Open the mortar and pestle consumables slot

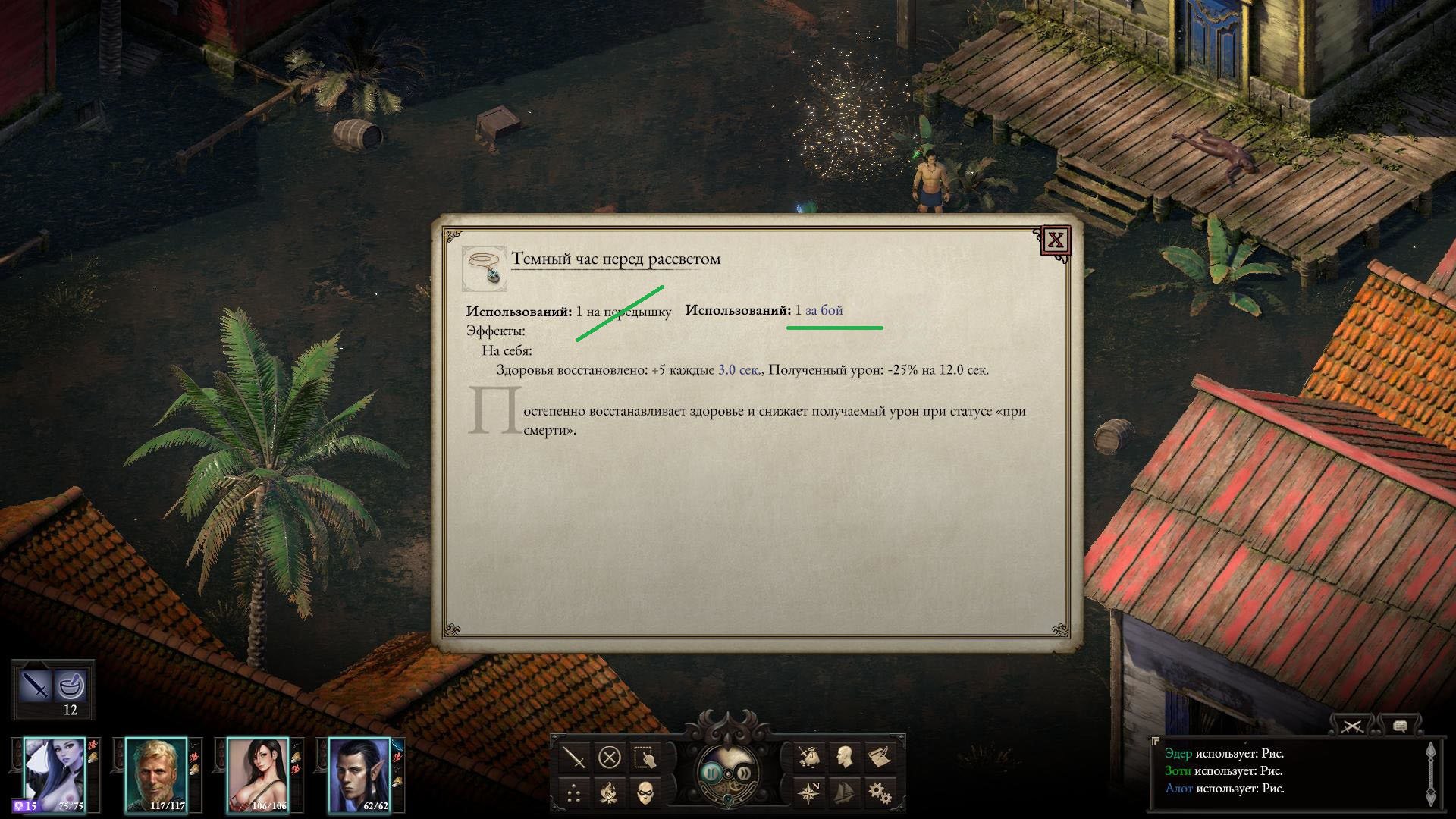click(71, 686)
